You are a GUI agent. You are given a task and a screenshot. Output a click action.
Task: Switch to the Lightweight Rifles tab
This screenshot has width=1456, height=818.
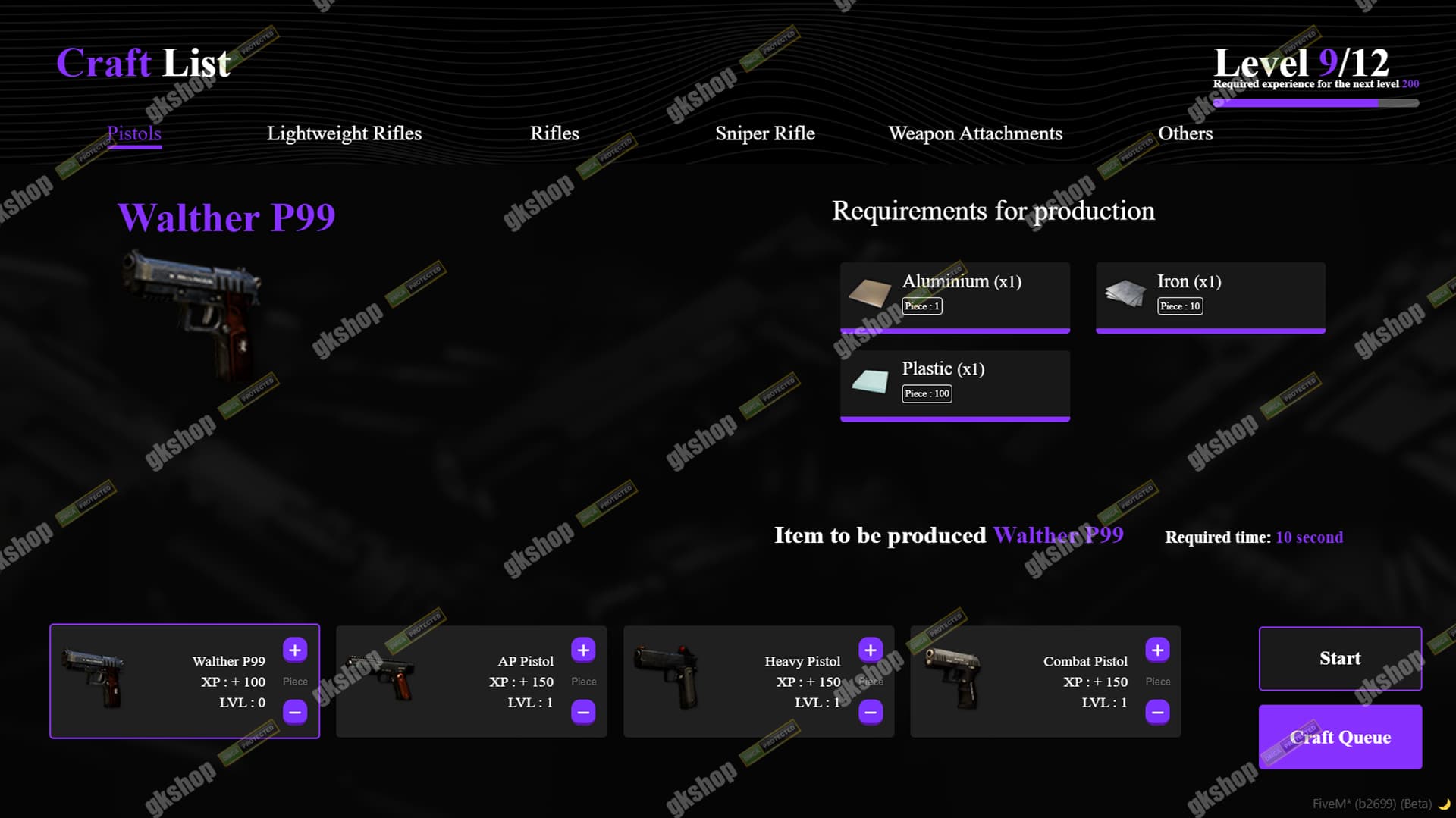tap(344, 134)
